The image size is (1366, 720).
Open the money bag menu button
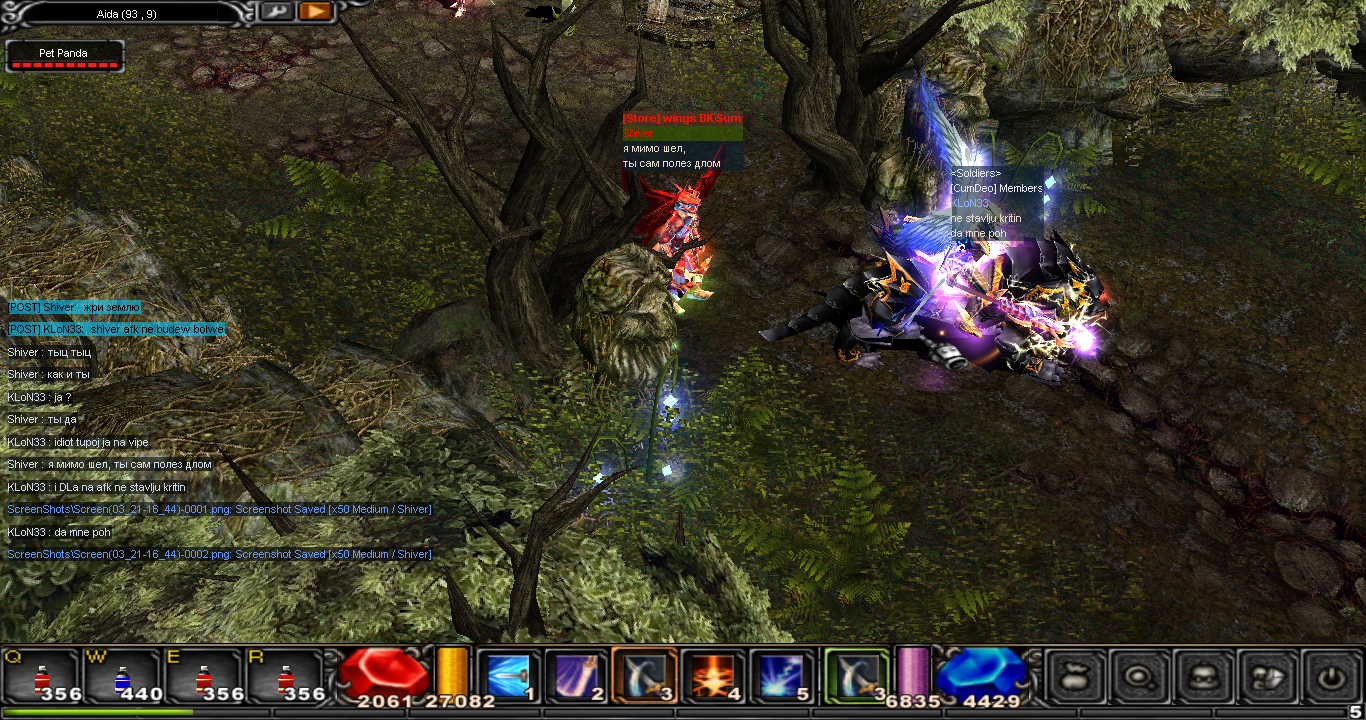(1077, 678)
